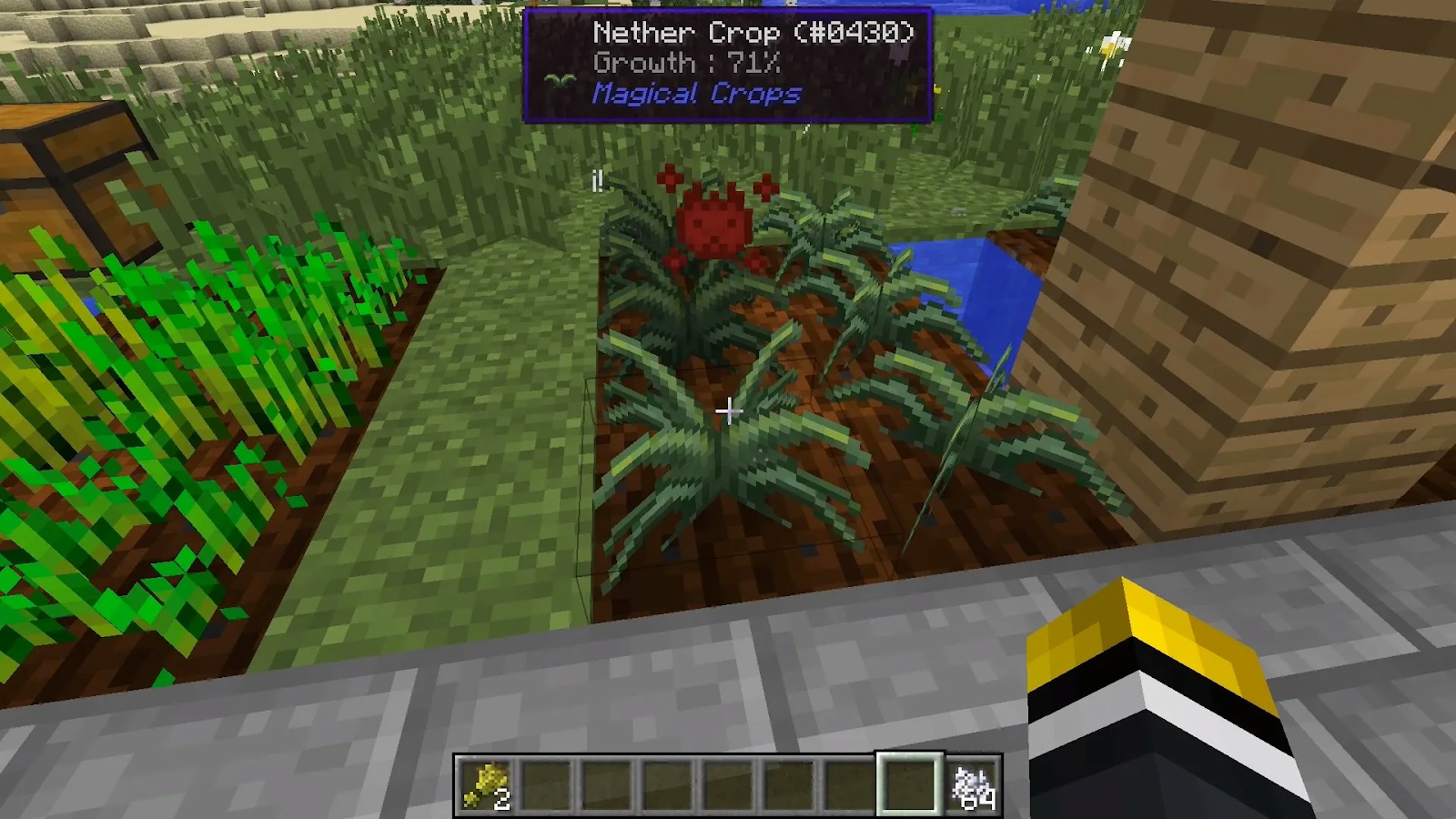This screenshot has width=1456, height=819.
Task: Select the bone meal stack slot
Action: coord(973,784)
